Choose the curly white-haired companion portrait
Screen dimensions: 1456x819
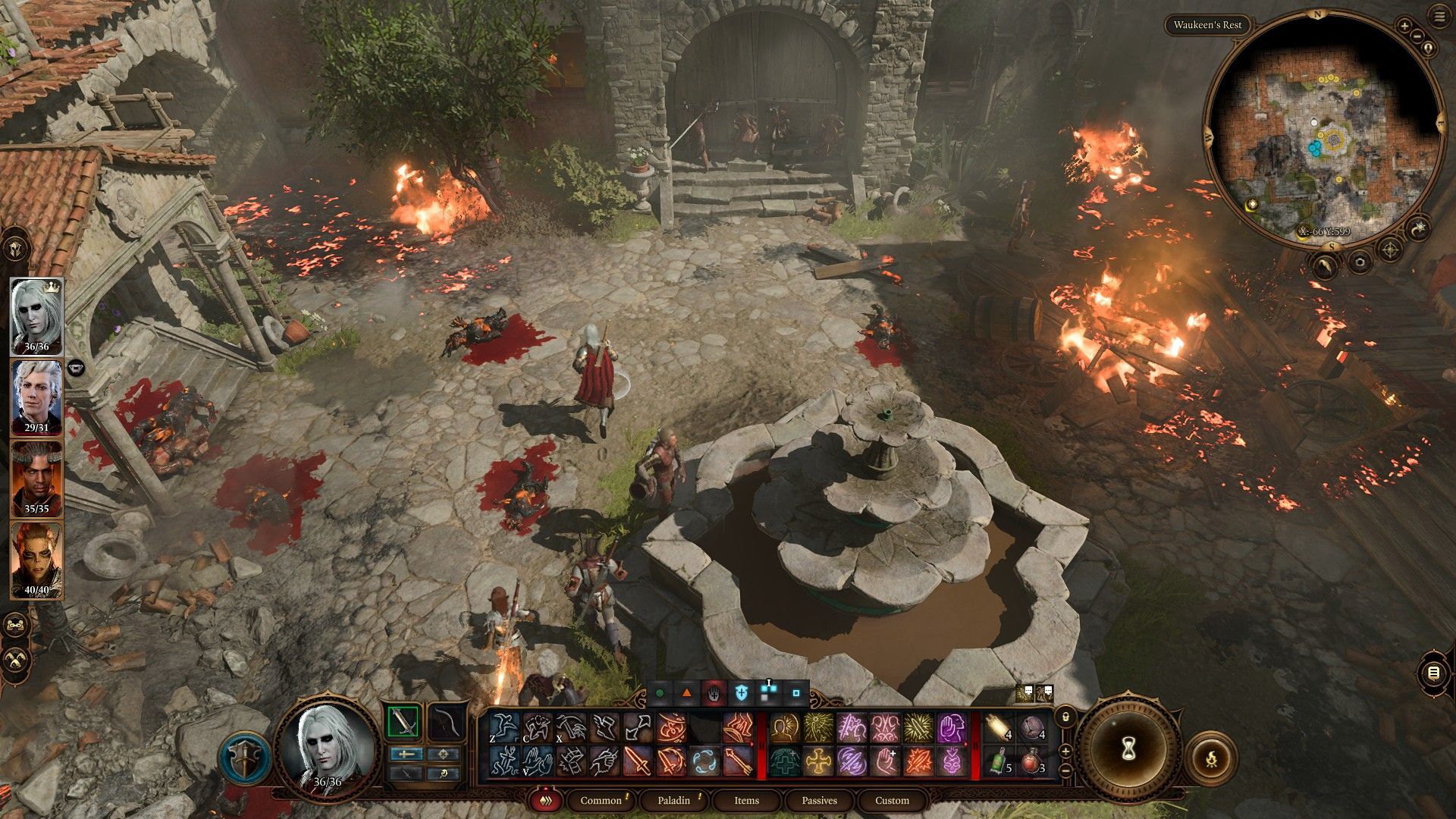36,396
